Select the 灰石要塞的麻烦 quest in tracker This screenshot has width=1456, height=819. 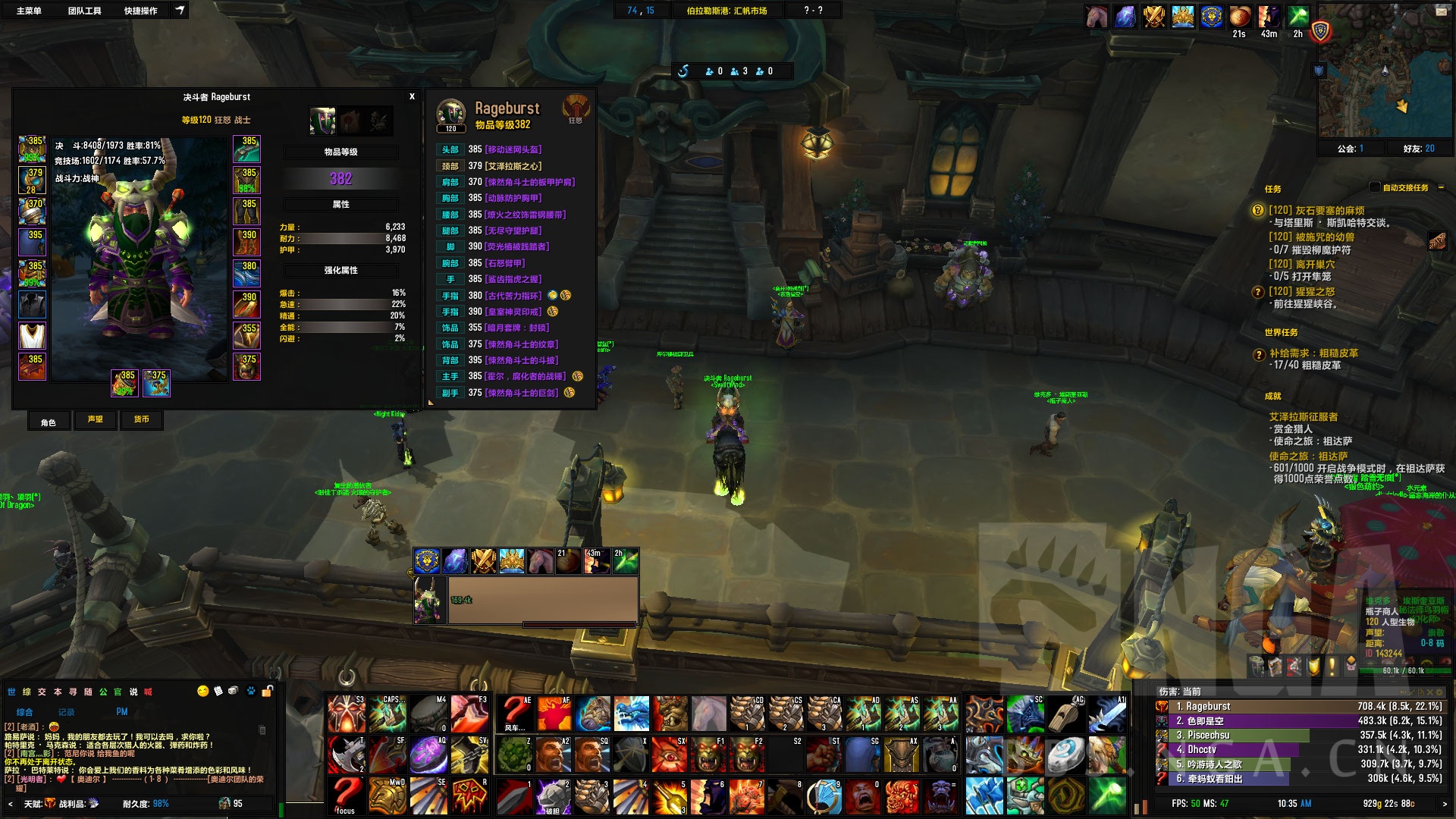point(1319,210)
